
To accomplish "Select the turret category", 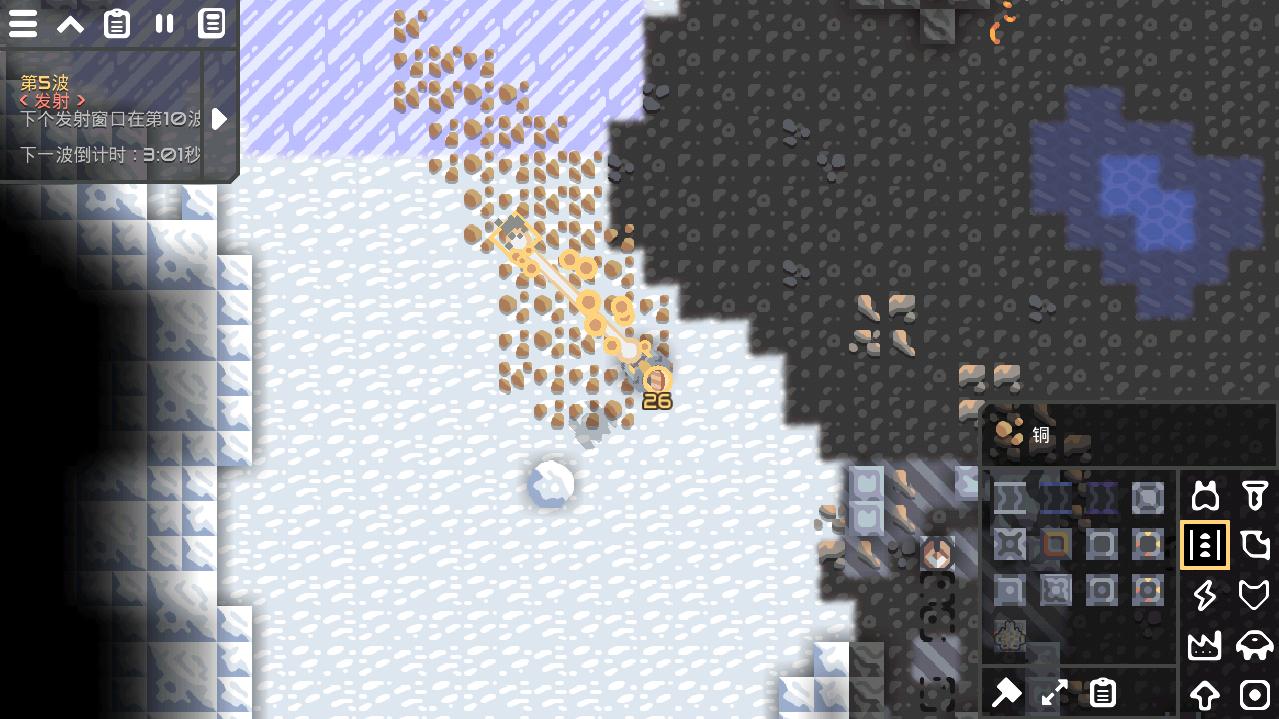I will click(x=1205, y=496).
